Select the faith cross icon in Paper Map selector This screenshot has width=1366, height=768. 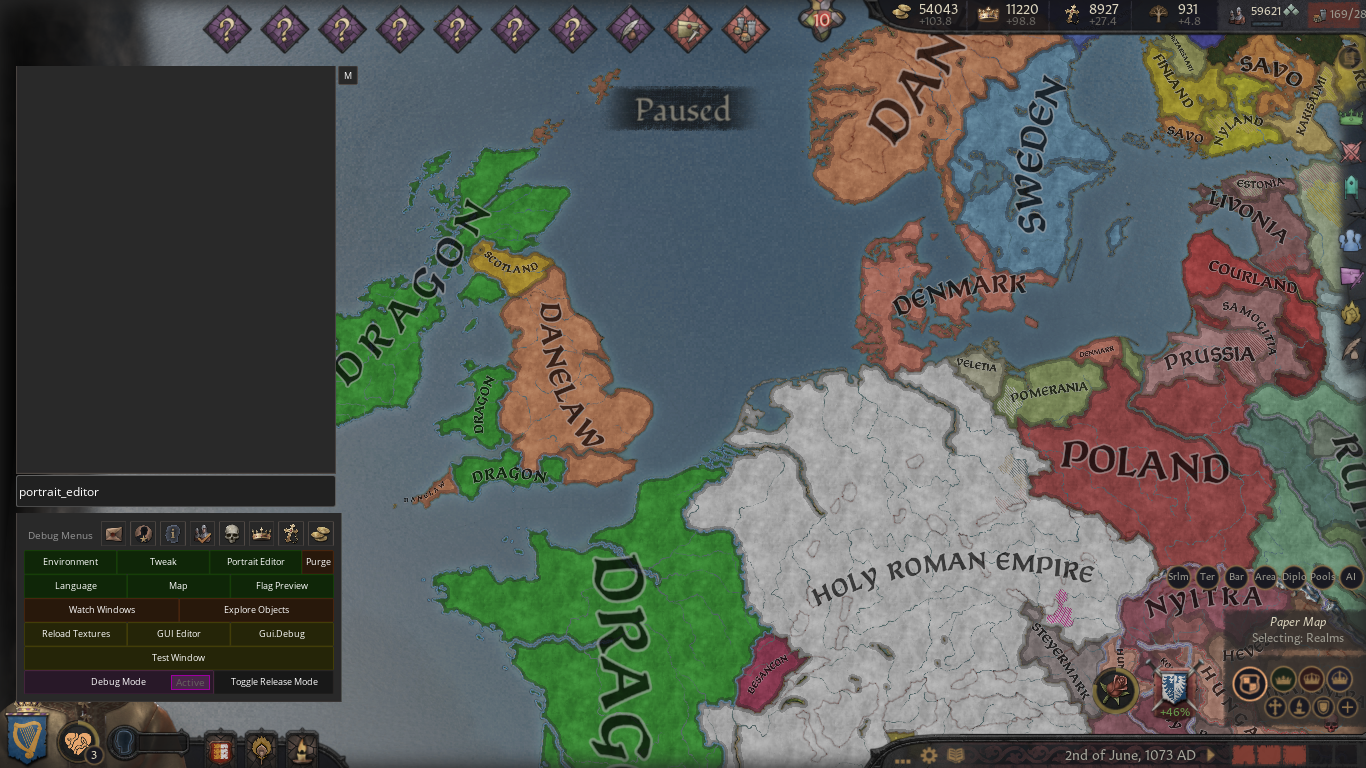click(x=1276, y=706)
